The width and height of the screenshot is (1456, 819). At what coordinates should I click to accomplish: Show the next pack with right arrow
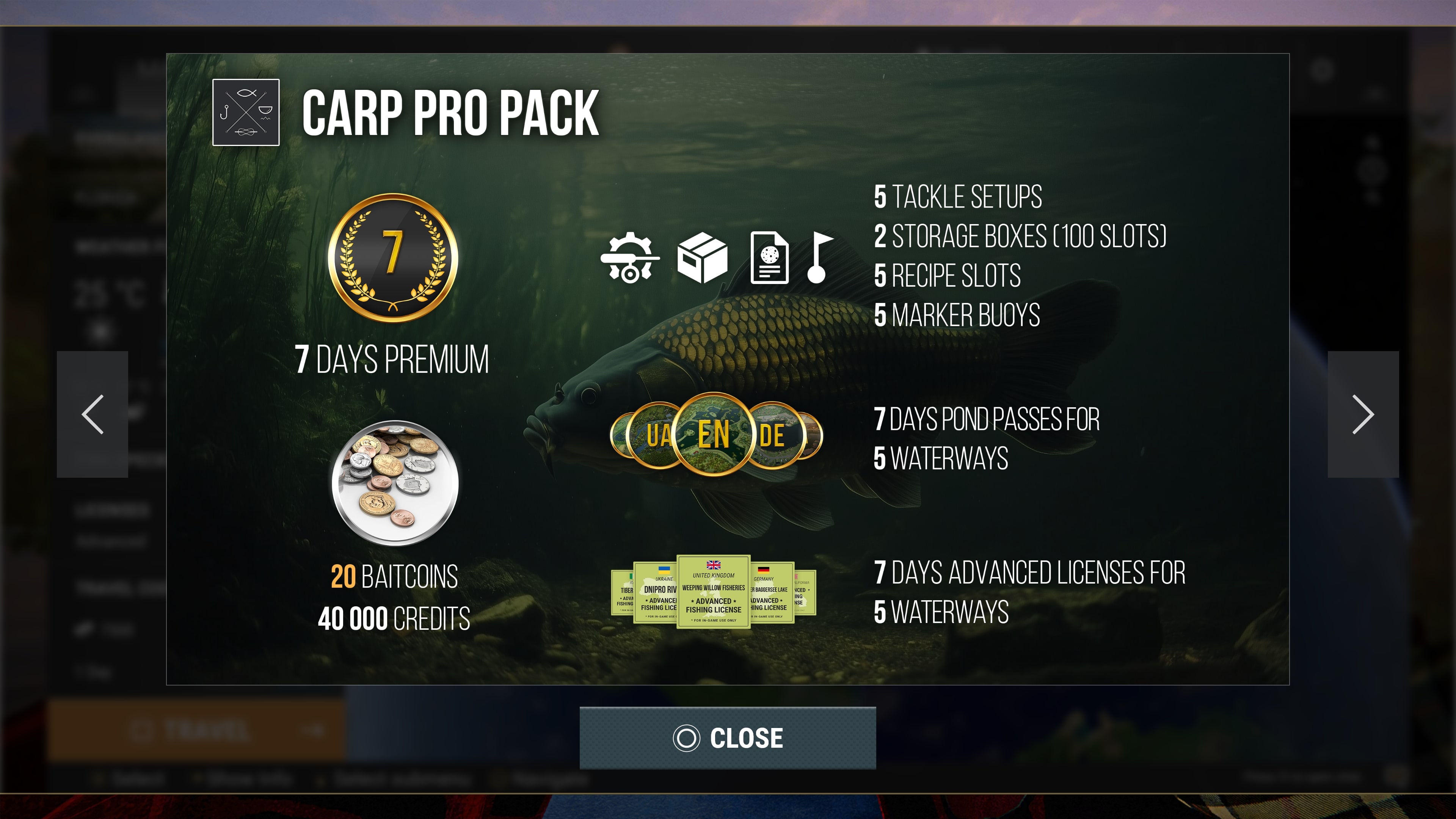point(1363,414)
